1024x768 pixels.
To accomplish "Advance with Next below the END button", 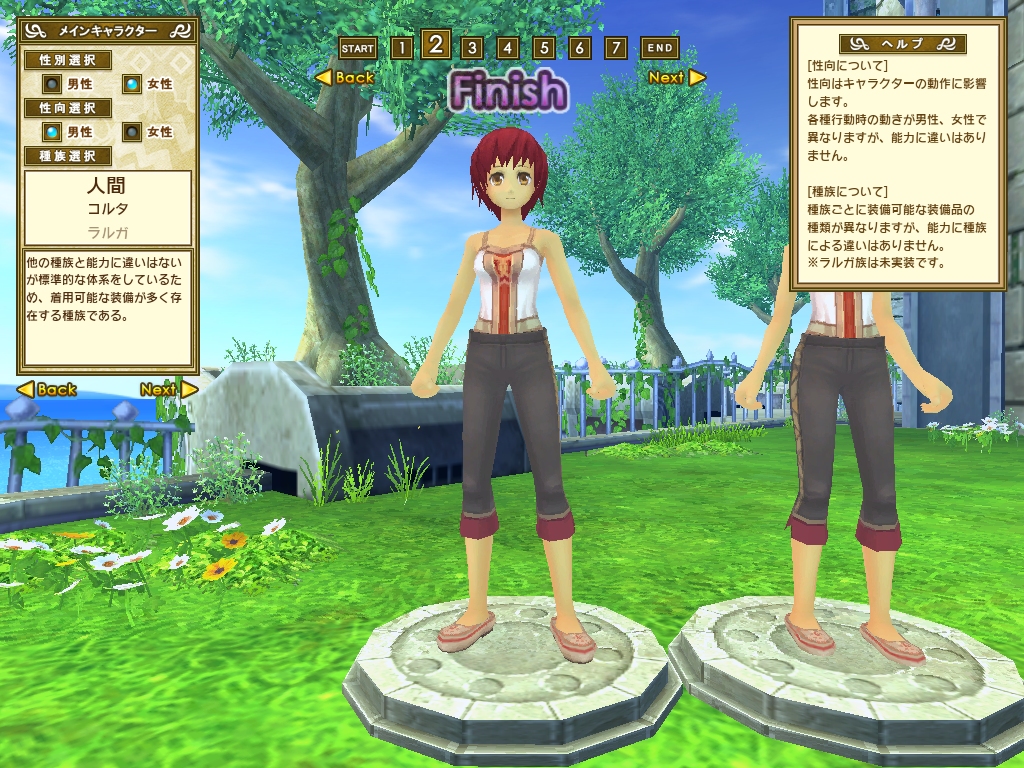I will [x=676, y=78].
